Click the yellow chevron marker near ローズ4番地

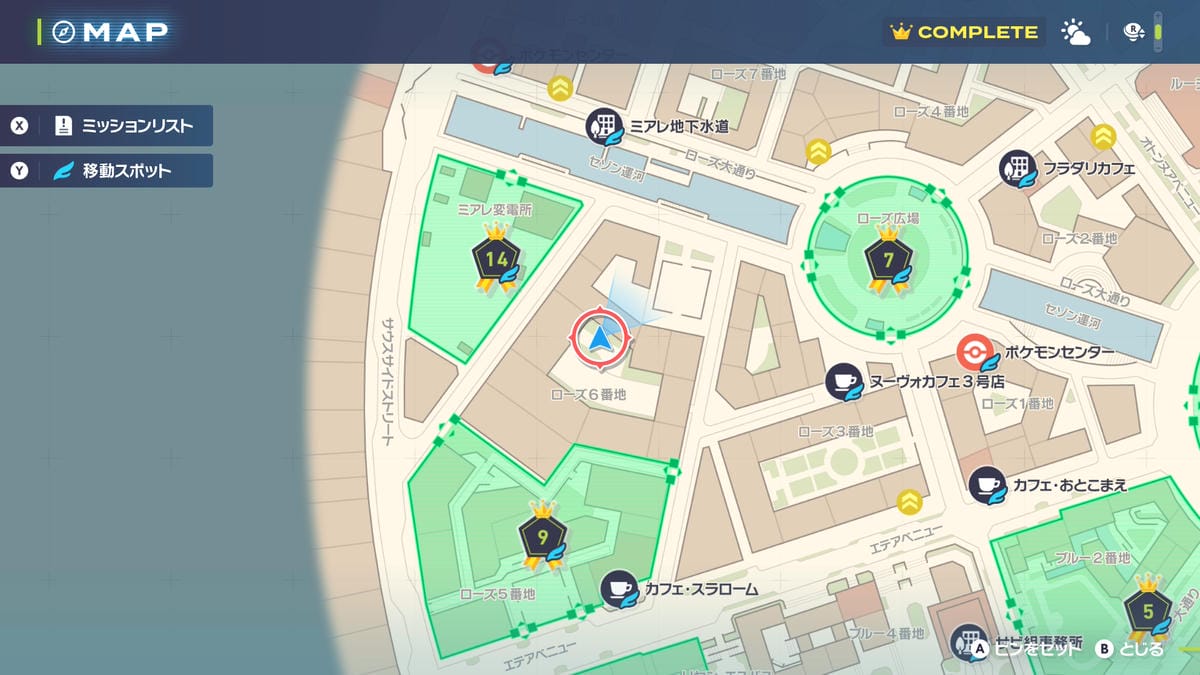(819, 152)
